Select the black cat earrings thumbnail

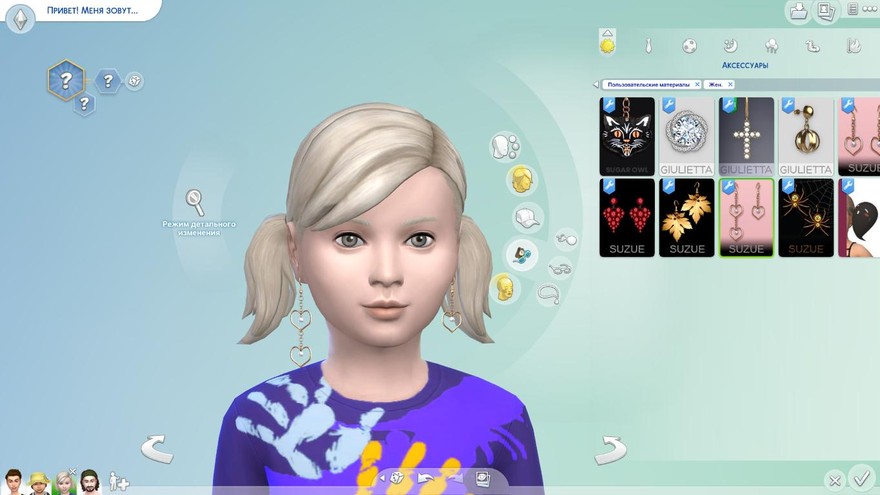coord(627,136)
